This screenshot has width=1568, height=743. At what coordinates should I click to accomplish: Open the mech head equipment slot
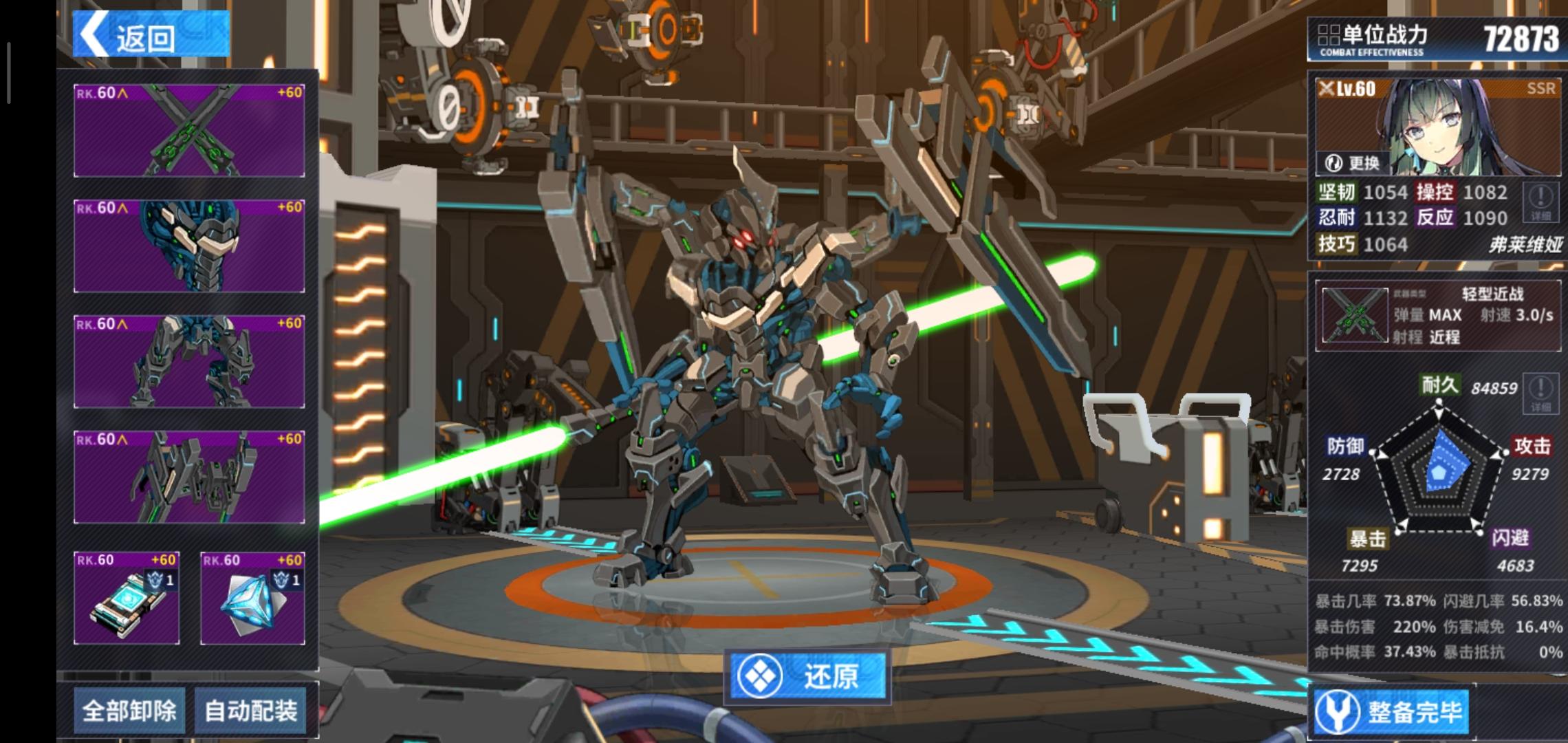click(189, 246)
